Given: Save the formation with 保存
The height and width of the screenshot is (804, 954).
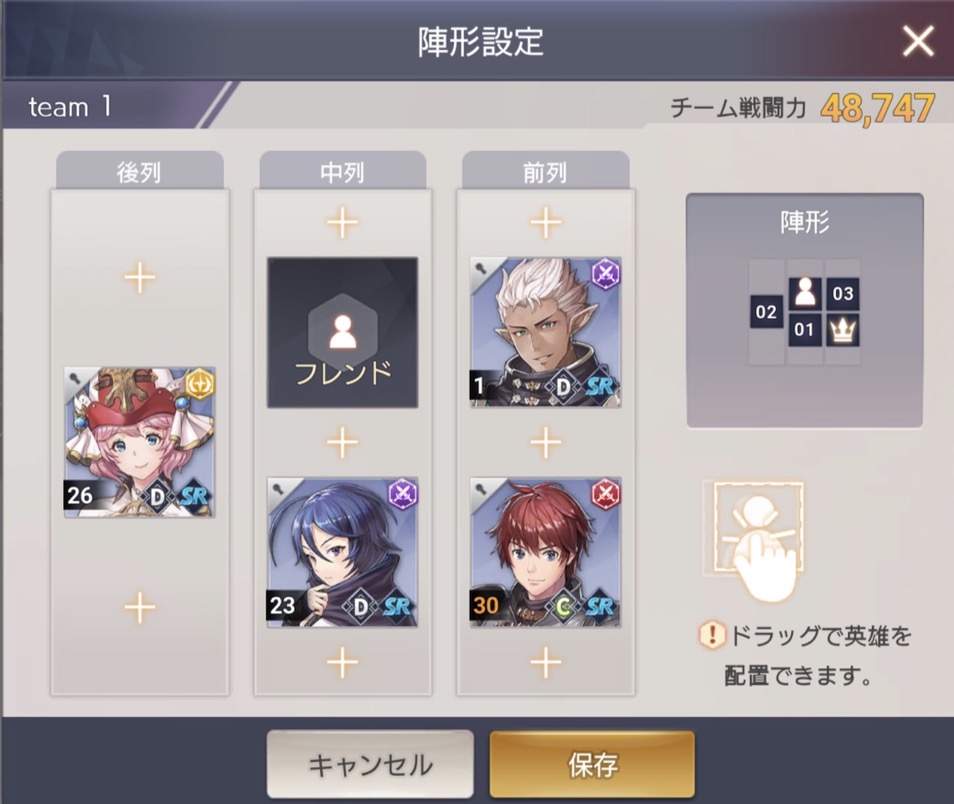Looking at the screenshot, I should click(592, 765).
